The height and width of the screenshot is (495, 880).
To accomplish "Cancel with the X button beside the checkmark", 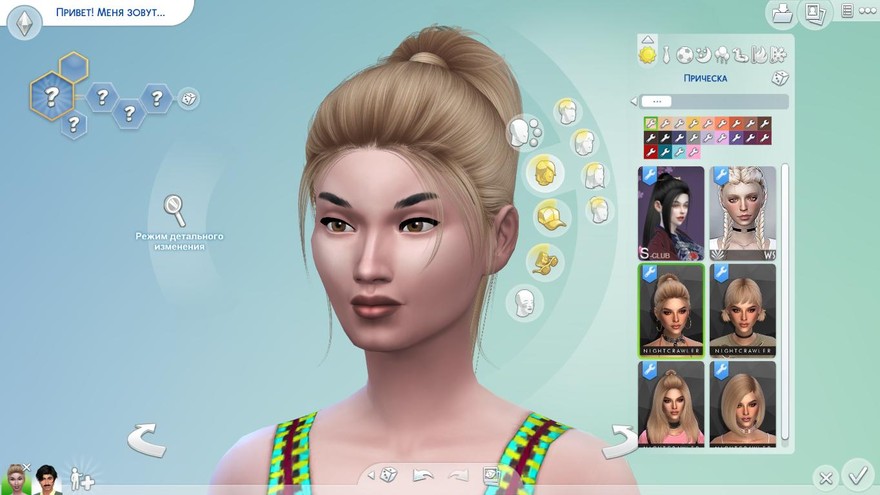I will point(825,477).
